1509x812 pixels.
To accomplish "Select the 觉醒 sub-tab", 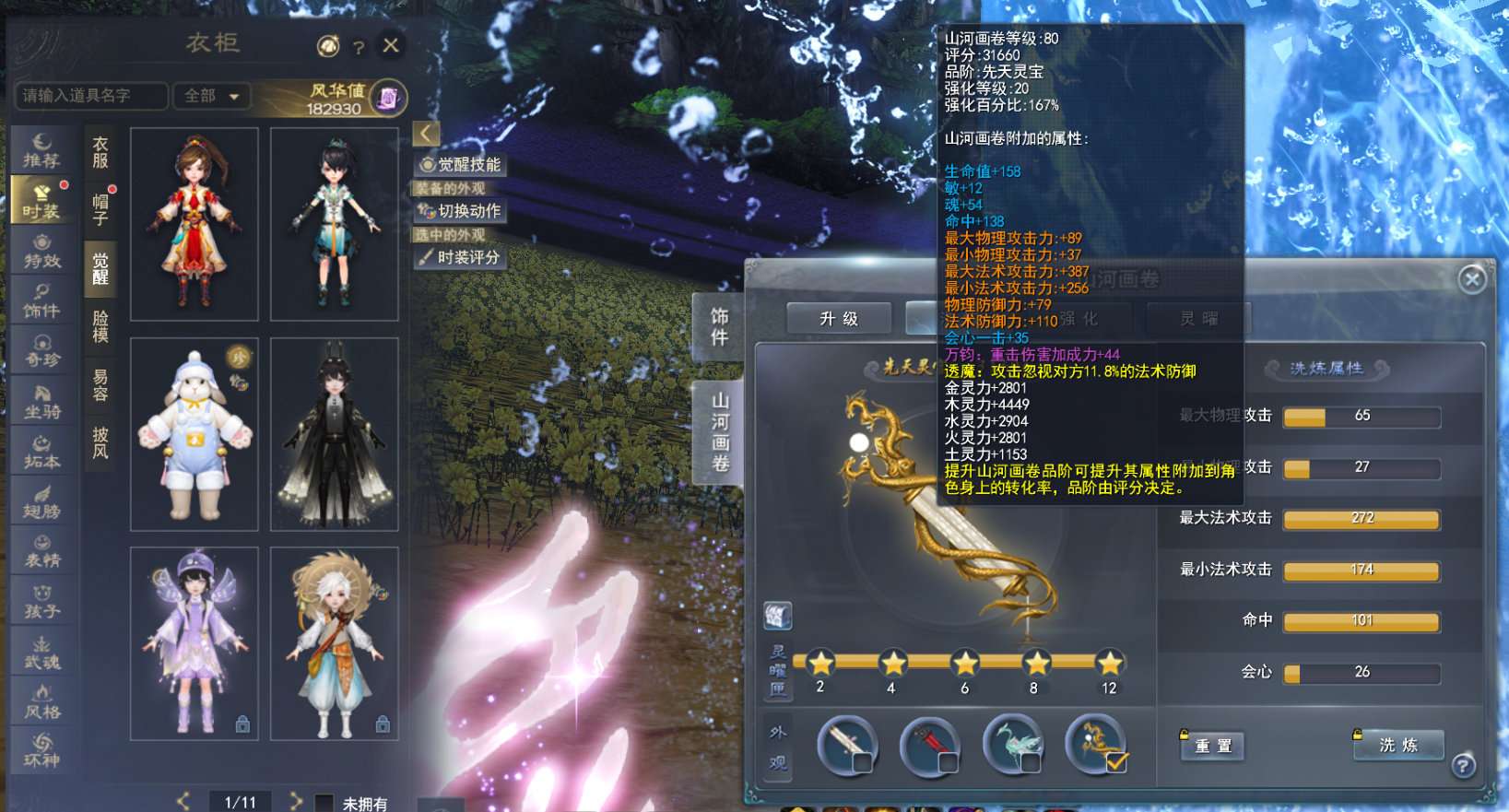I will [x=100, y=268].
